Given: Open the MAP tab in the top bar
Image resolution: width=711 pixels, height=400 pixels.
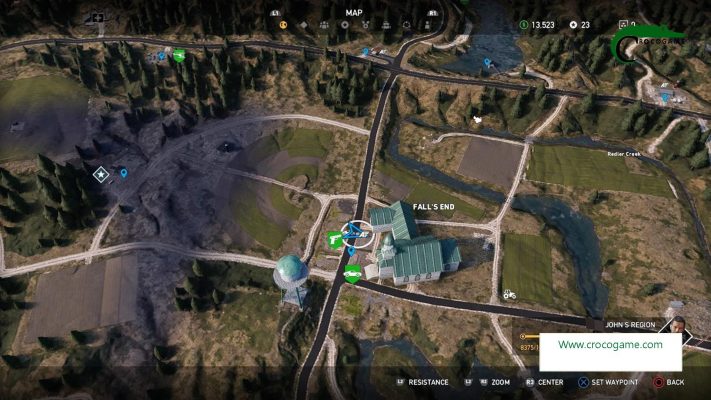Looking at the screenshot, I should pos(354,13).
